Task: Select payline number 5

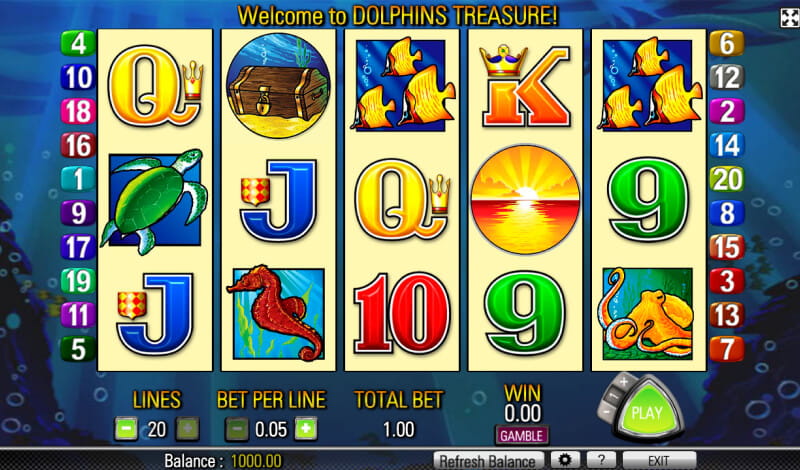Action: pyautogui.click(x=77, y=349)
